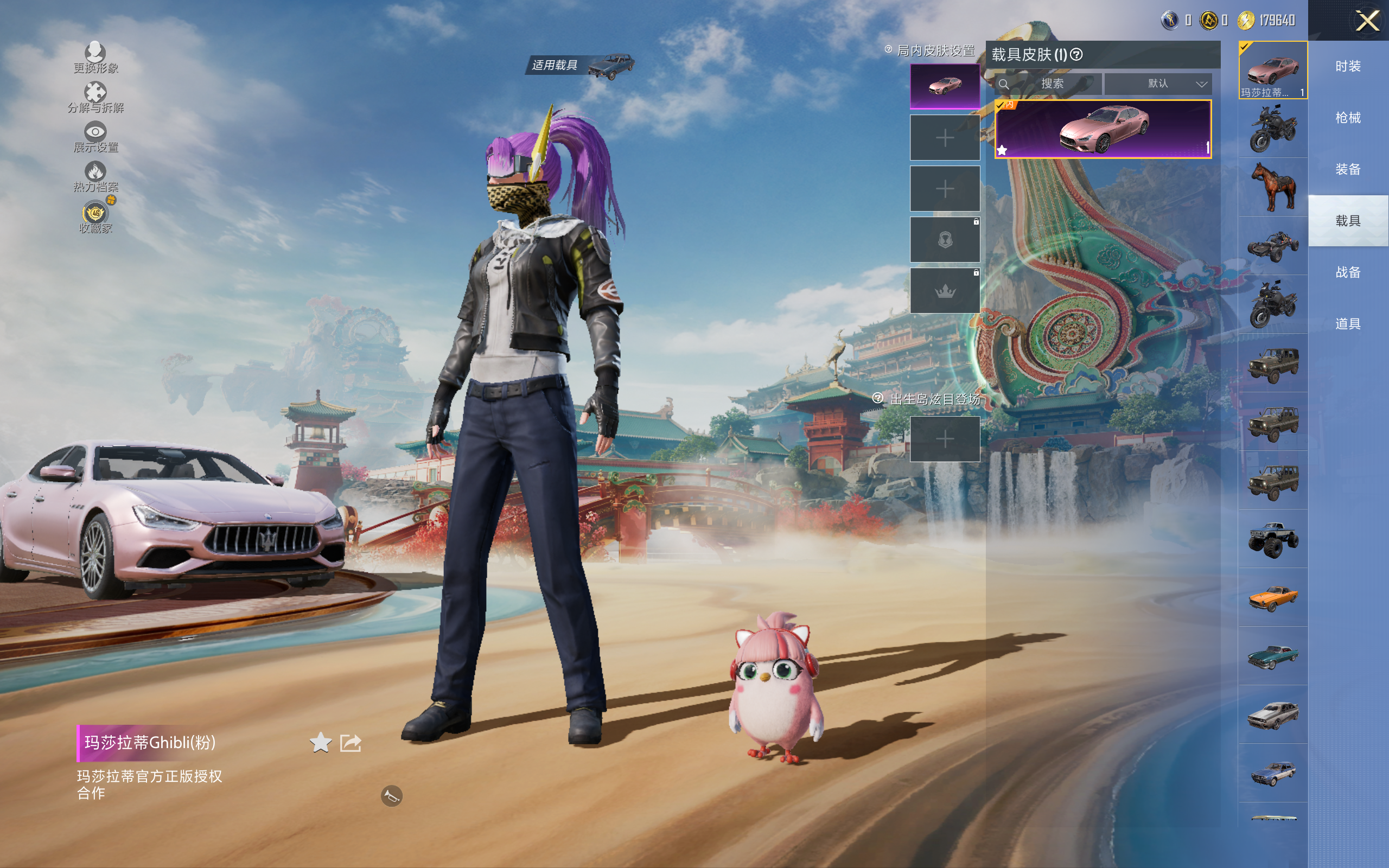1389x868 pixels.
Task: Close the inventory screen with the X
Action: click(x=1367, y=21)
